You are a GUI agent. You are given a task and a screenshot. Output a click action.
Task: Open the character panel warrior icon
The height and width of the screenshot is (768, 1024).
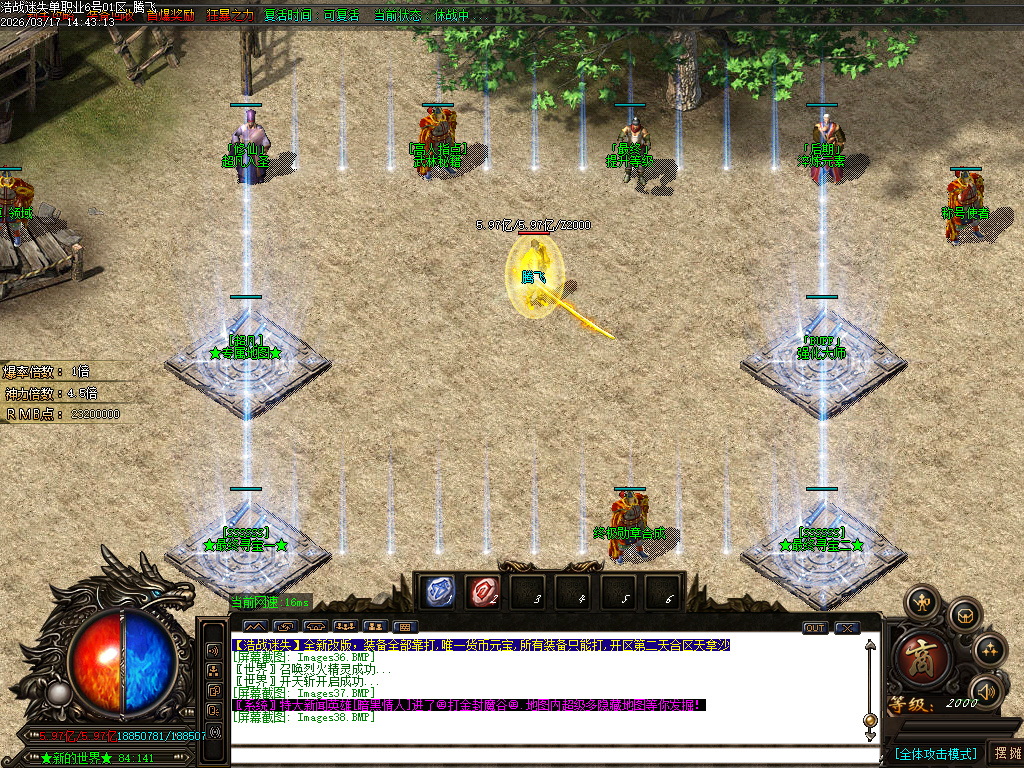[x=921, y=602]
